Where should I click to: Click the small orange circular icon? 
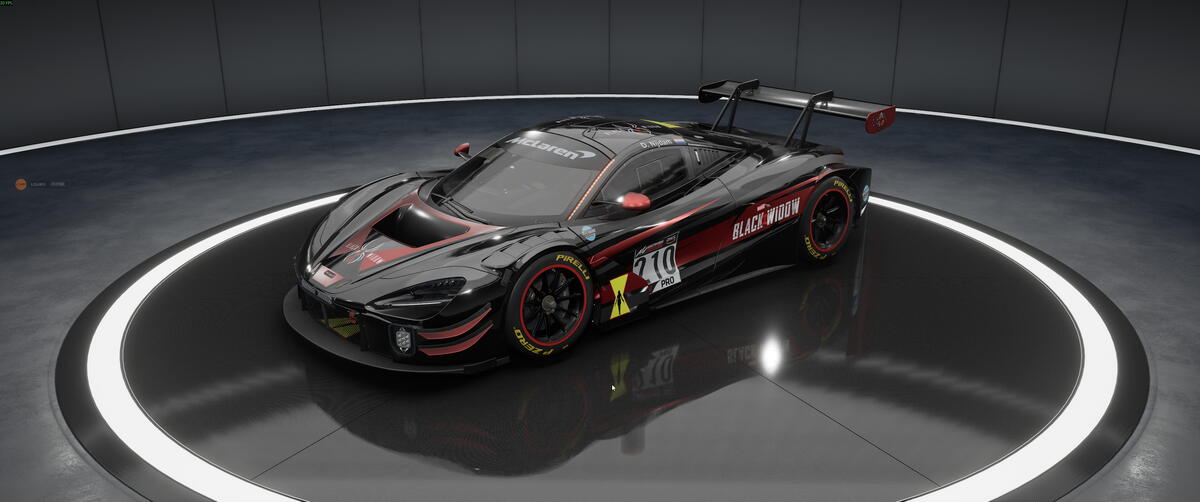click(x=20, y=184)
